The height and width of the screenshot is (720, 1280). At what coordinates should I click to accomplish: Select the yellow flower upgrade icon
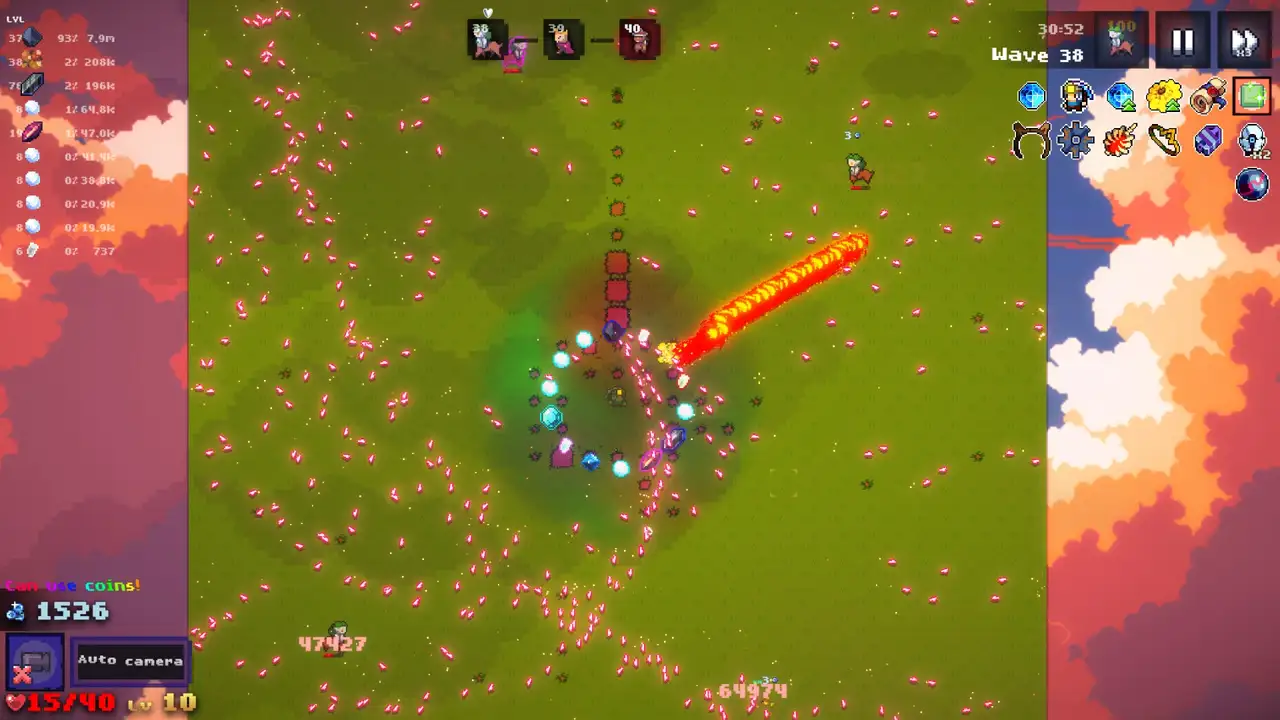(x=1164, y=96)
